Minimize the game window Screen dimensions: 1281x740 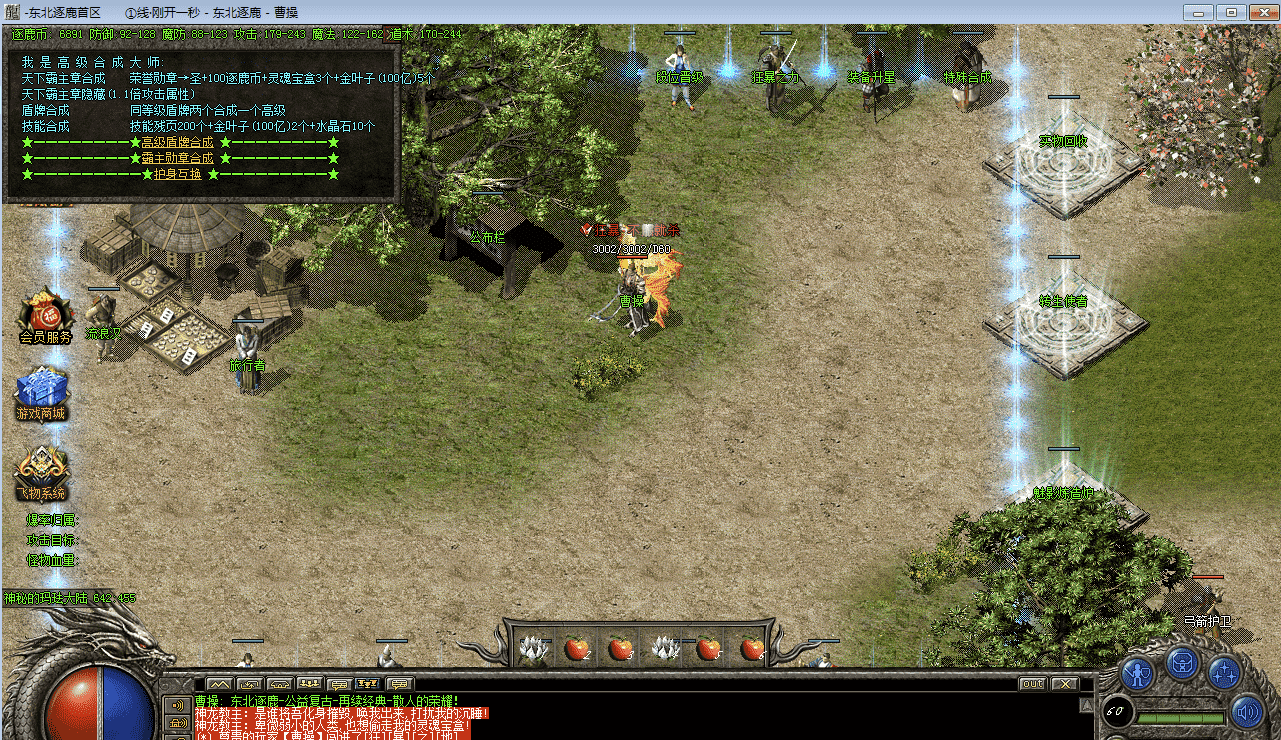(x=1198, y=12)
